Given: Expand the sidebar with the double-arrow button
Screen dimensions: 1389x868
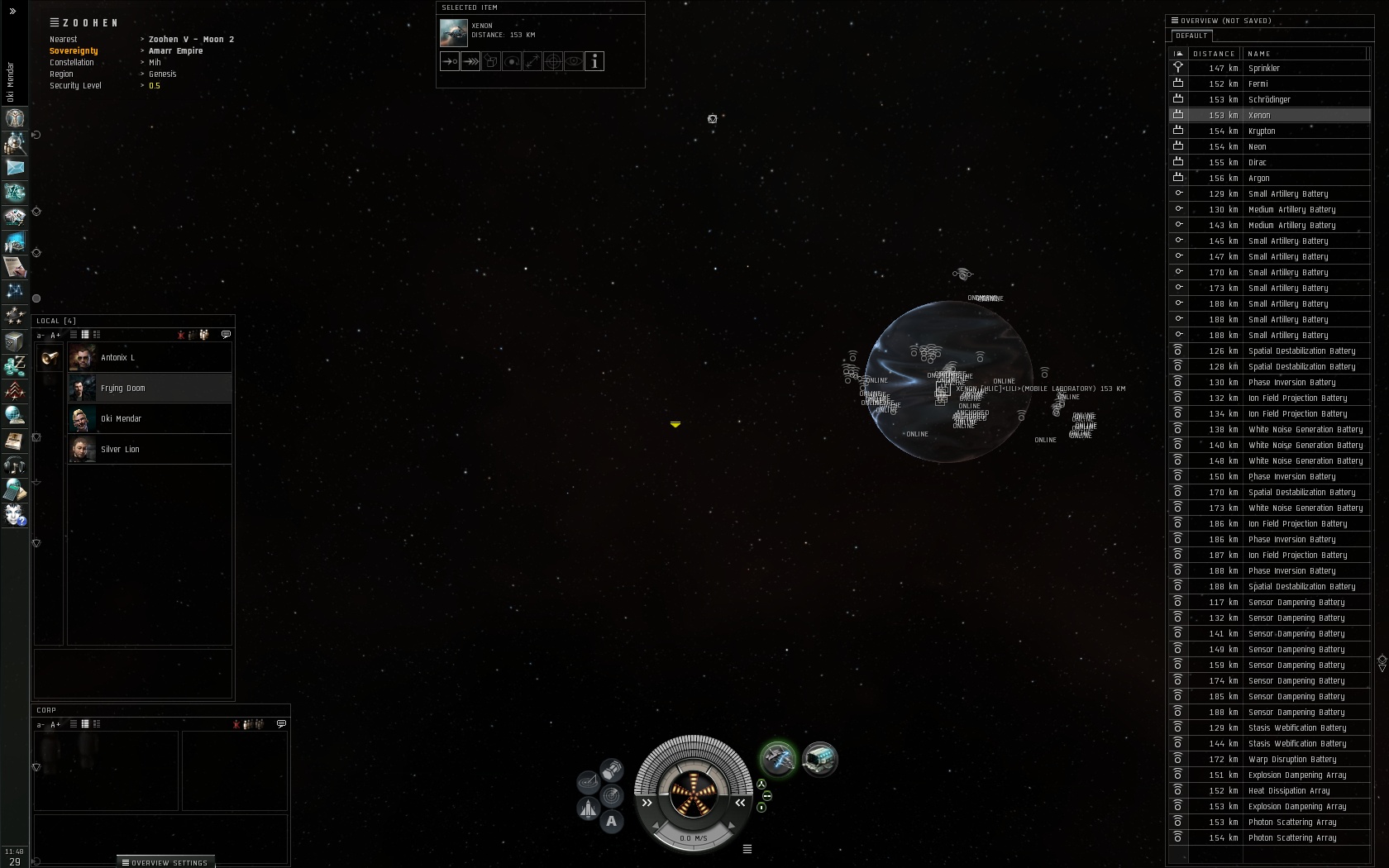Looking at the screenshot, I should coord(12,11).
